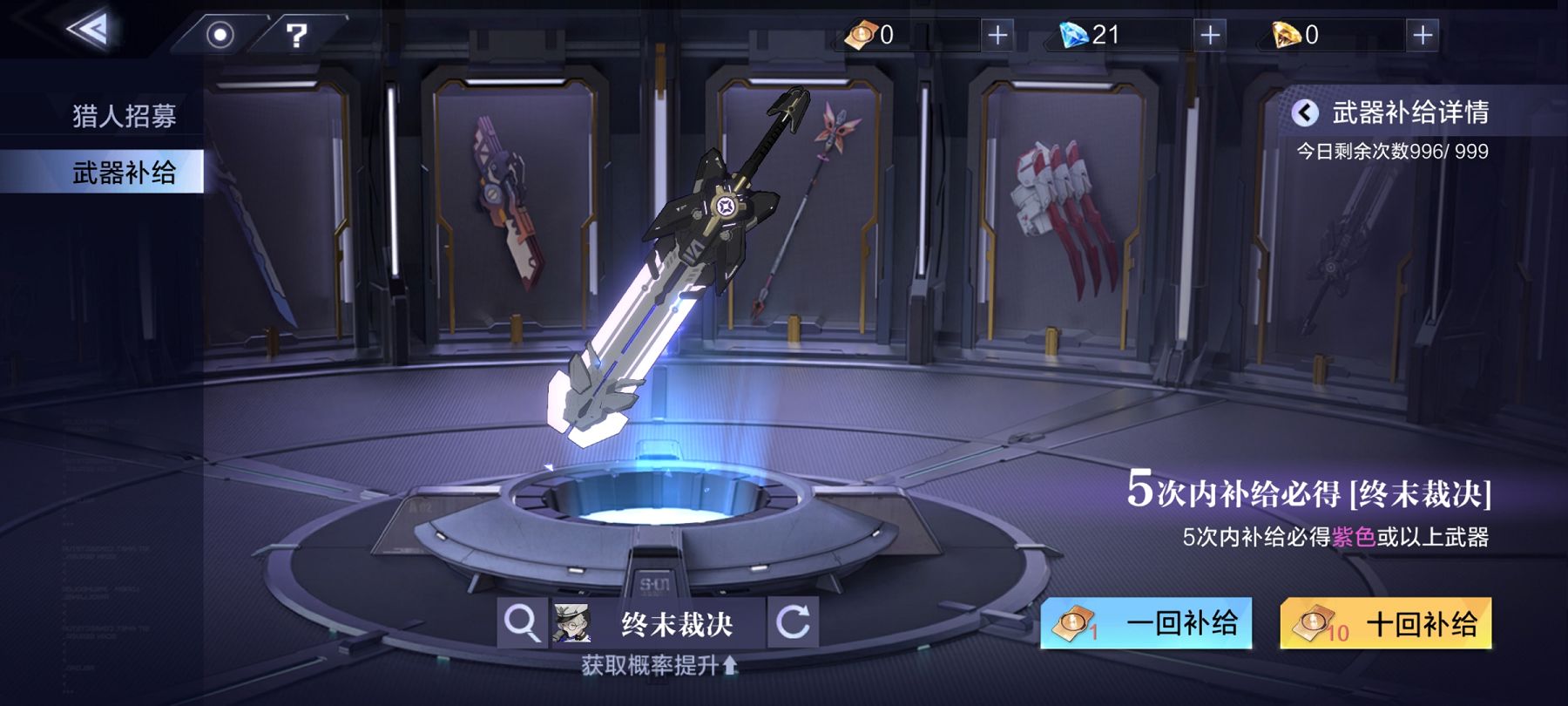Add blue diamonds with plus button
1568x706 pixels.
pos(1210,35)
